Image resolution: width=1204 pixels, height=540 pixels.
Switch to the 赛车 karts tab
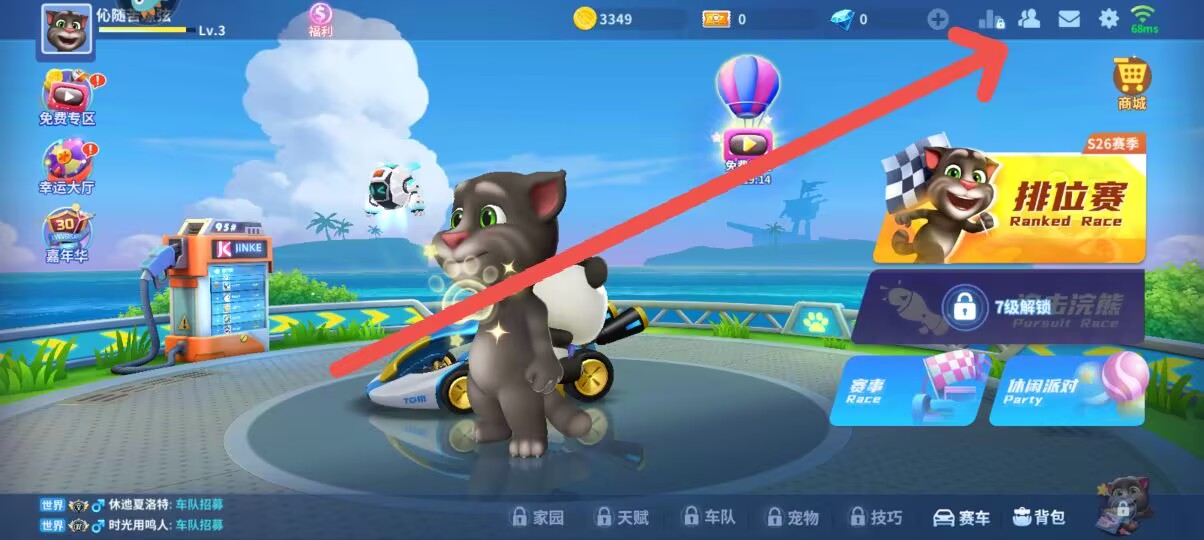click(961, 517)
